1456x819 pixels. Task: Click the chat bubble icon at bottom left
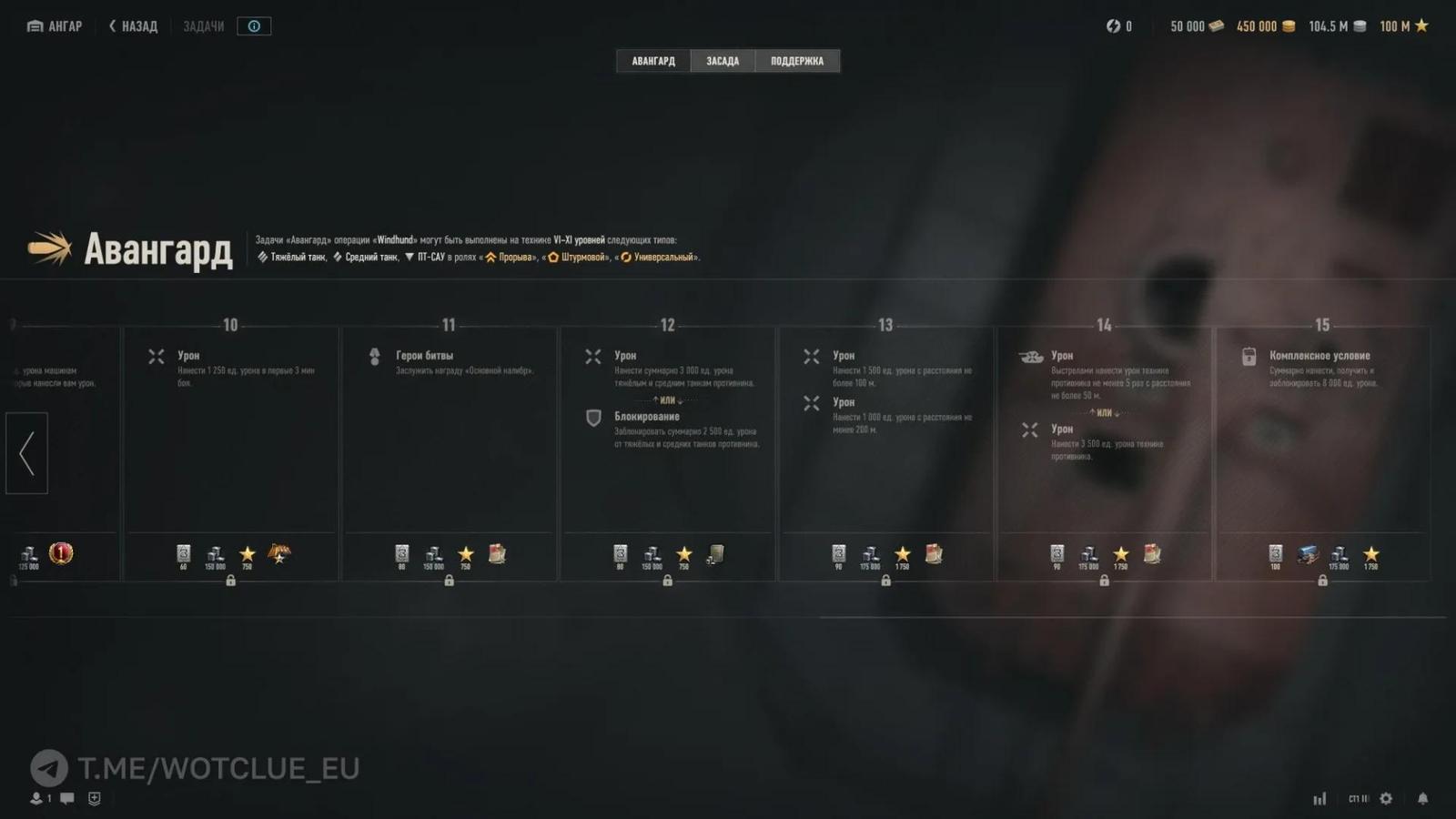coord(66,799)
